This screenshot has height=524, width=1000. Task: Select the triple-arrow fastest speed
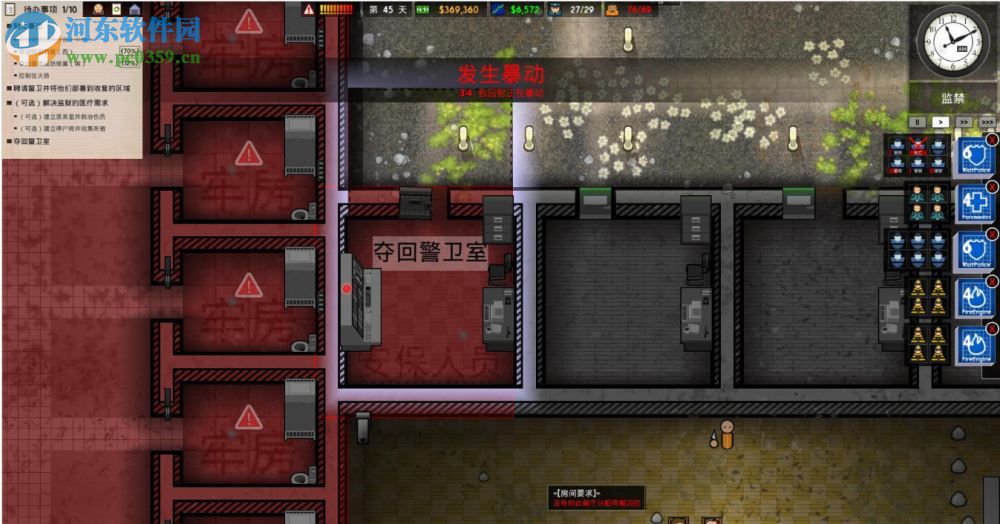click(986, 121)
